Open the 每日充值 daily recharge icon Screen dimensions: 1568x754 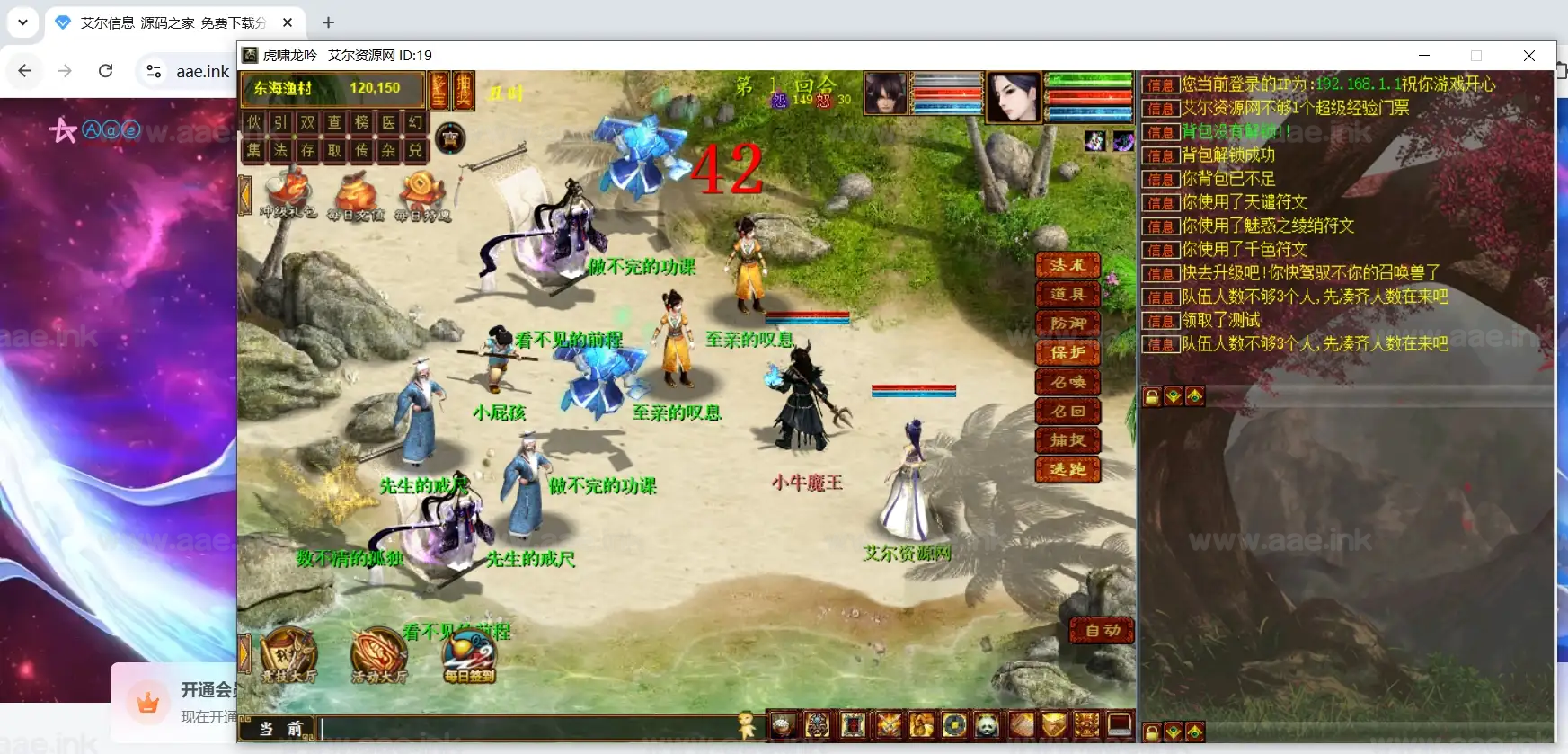(356, 196)
